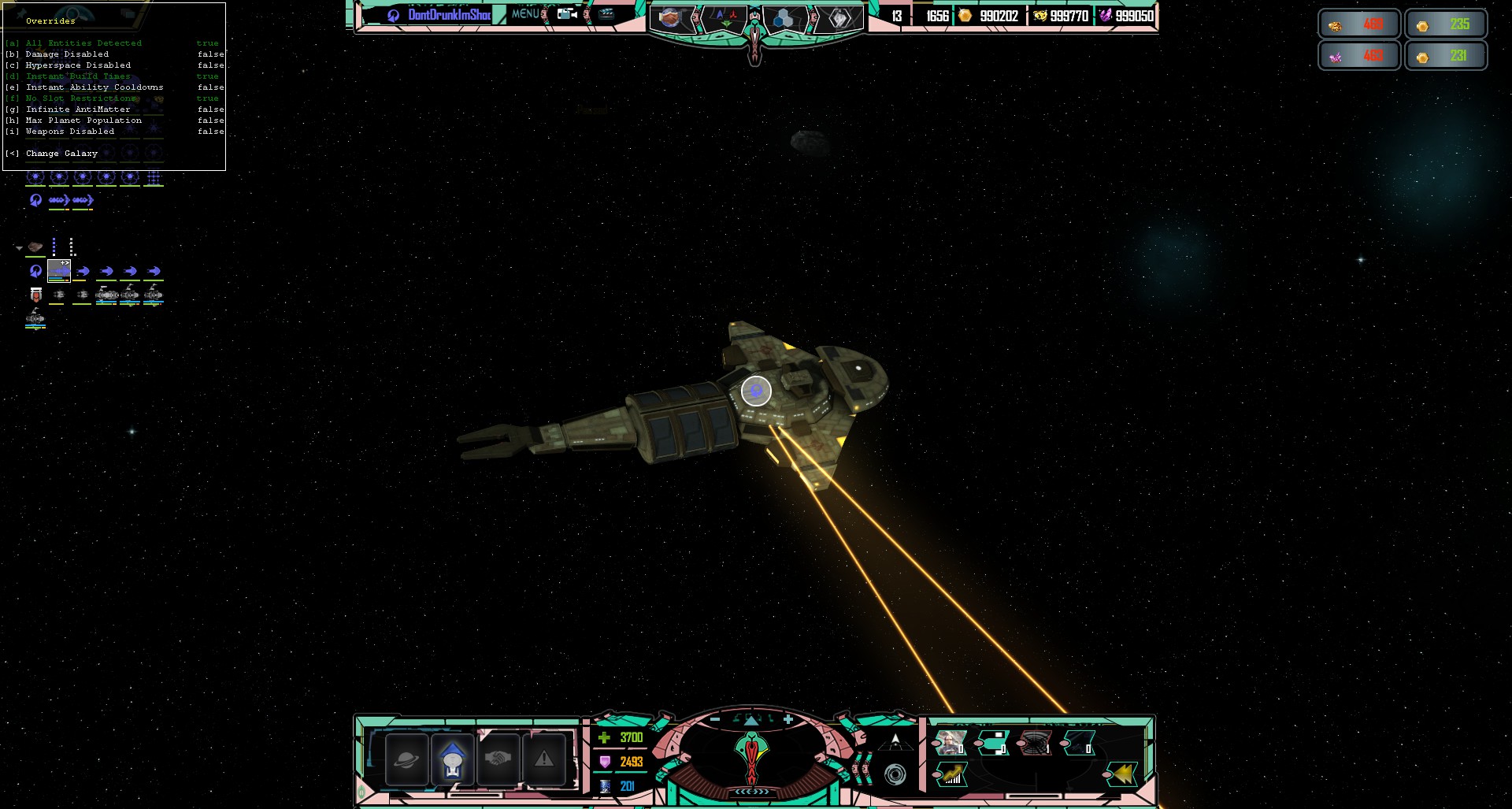Toggle the circular target rings icon
Viewport: 1512px width, 809px height.
tap(895, 775)
